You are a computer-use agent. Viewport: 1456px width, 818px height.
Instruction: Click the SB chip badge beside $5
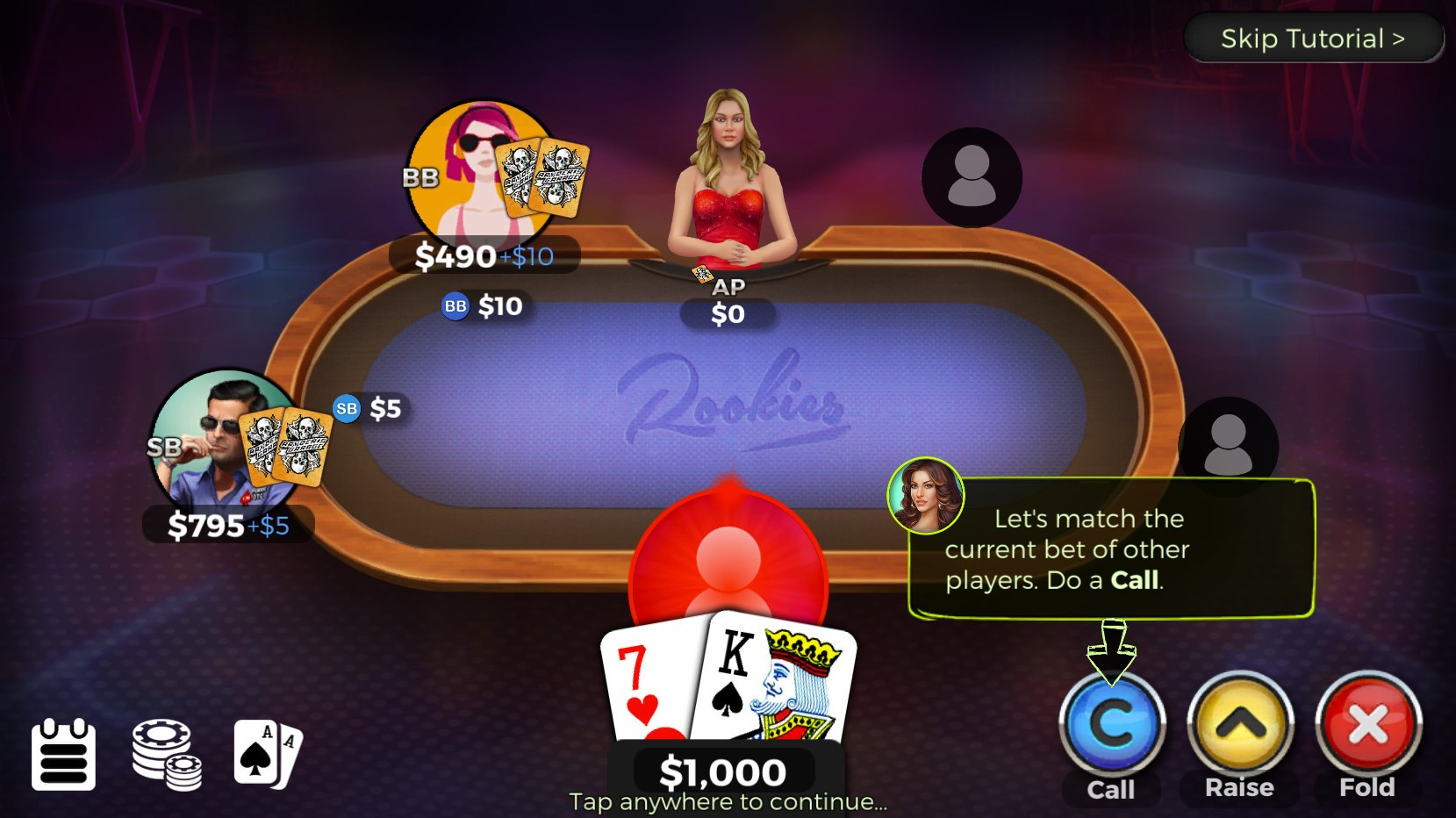[348, 408]
